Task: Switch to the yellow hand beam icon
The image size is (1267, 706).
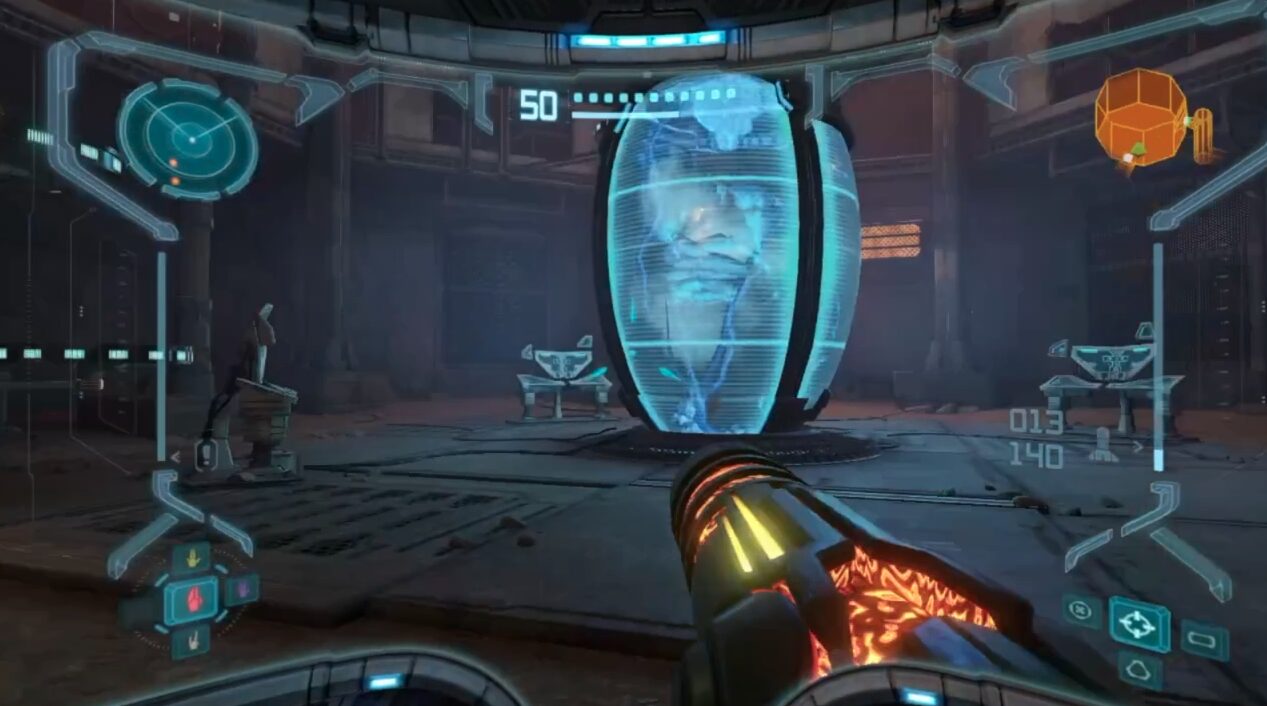Action: pos(190,558)
